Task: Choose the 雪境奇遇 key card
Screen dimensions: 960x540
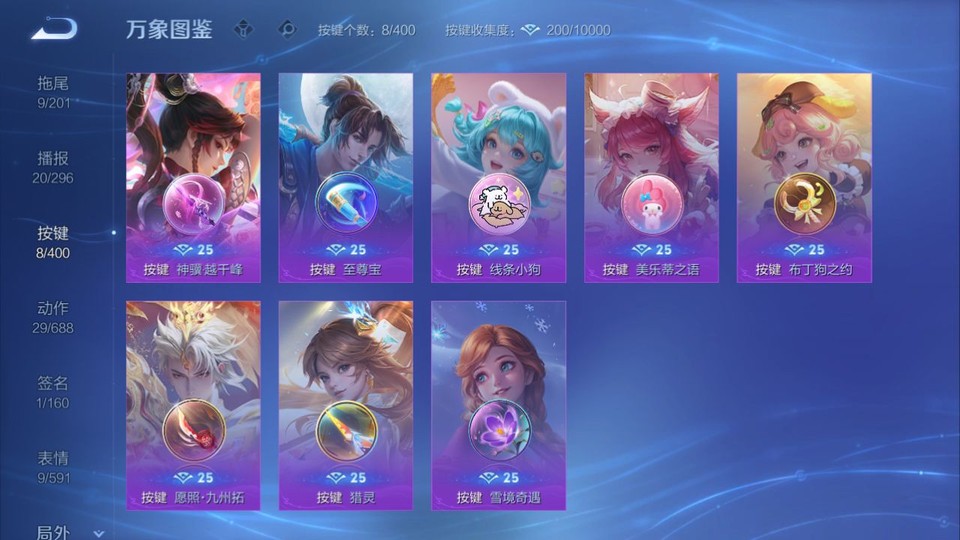Action: tap(498, 405)
